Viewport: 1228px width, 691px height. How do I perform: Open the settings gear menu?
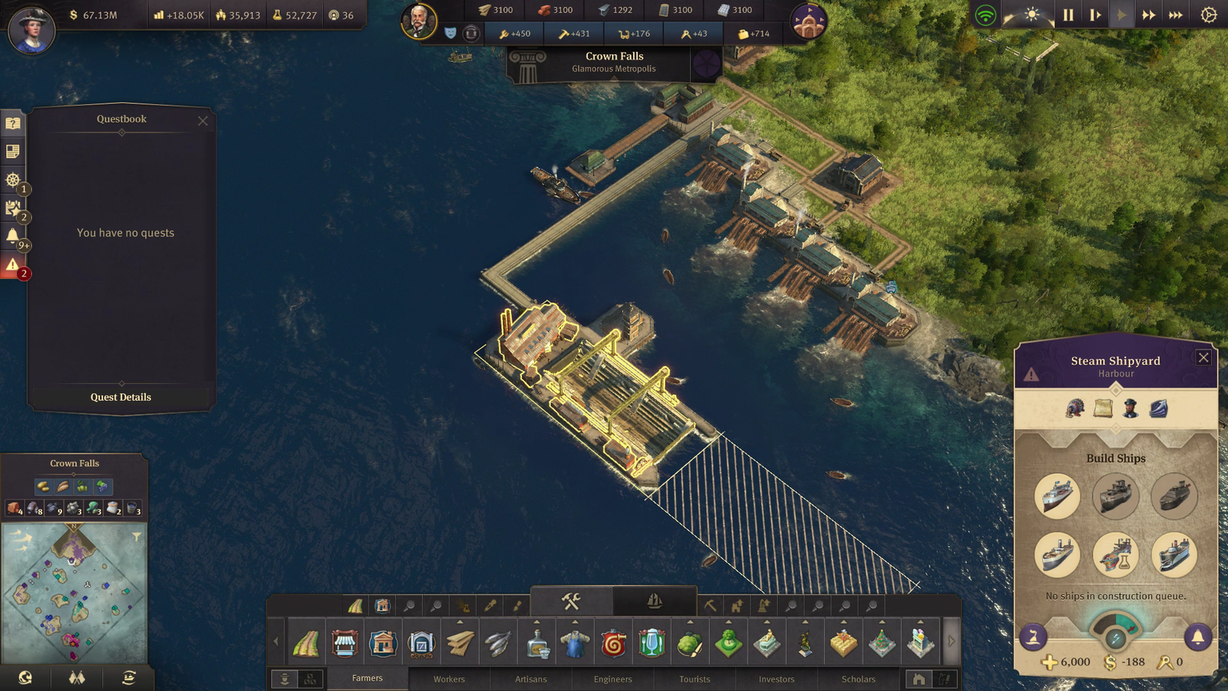[x=1208, y=15]
